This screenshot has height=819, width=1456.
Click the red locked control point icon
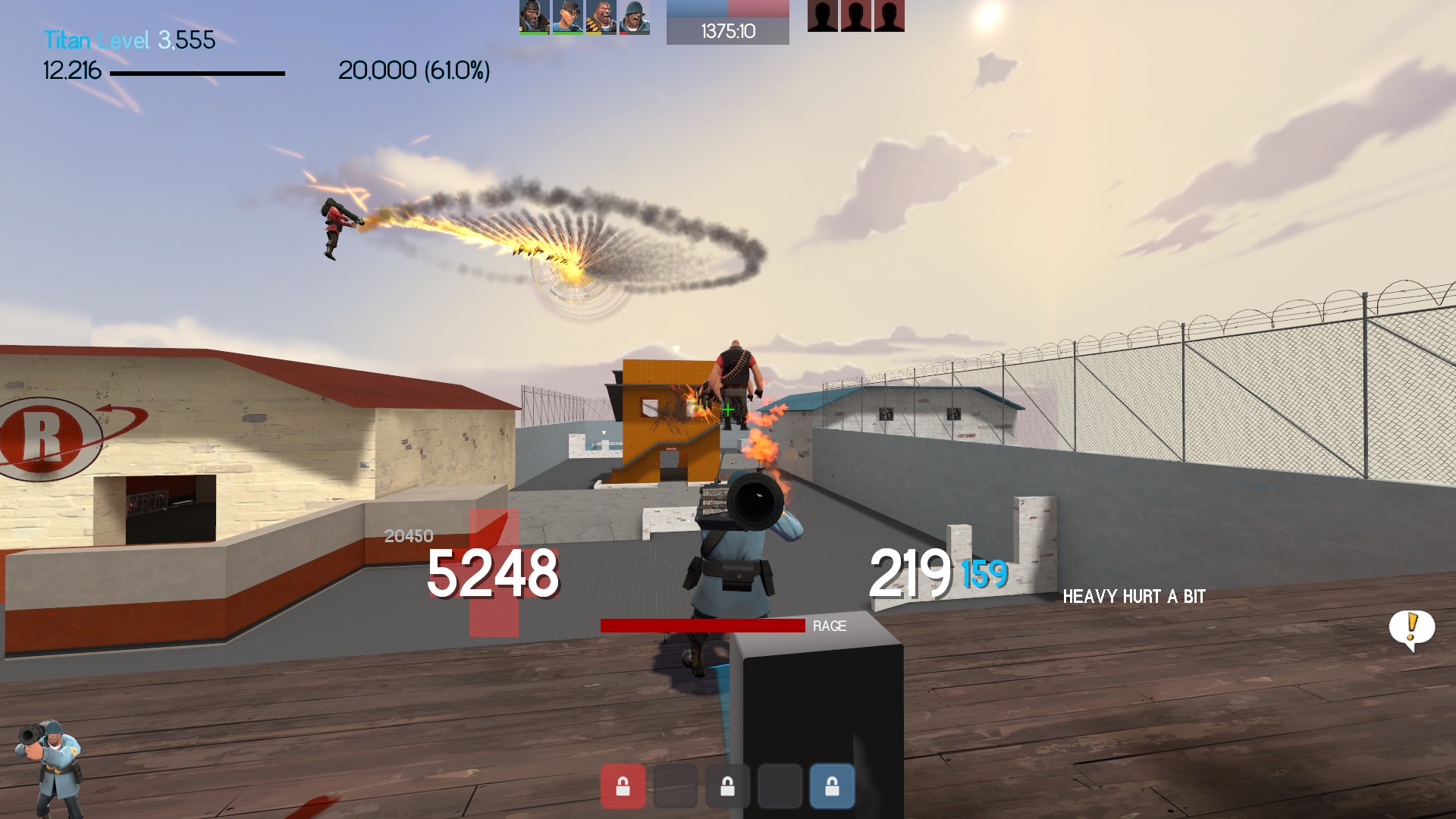click(x=623, y=786)
